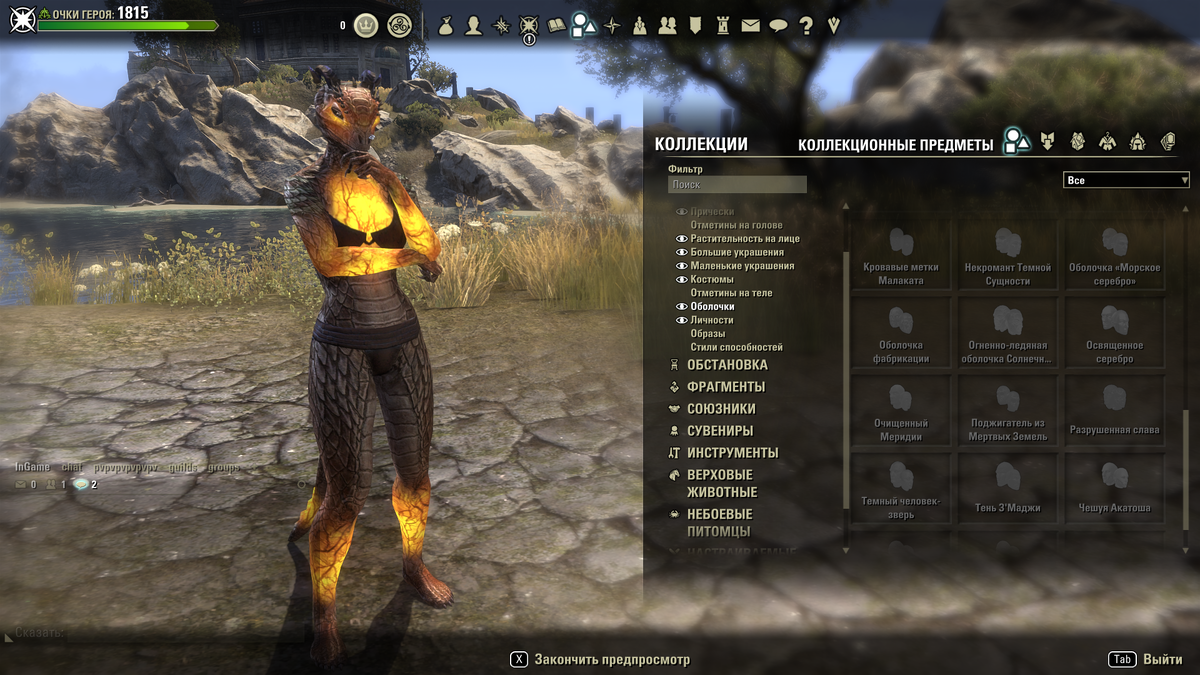Click the Поиск filter search field
The image size is (1200, 675).
click(x=737, y=185)
